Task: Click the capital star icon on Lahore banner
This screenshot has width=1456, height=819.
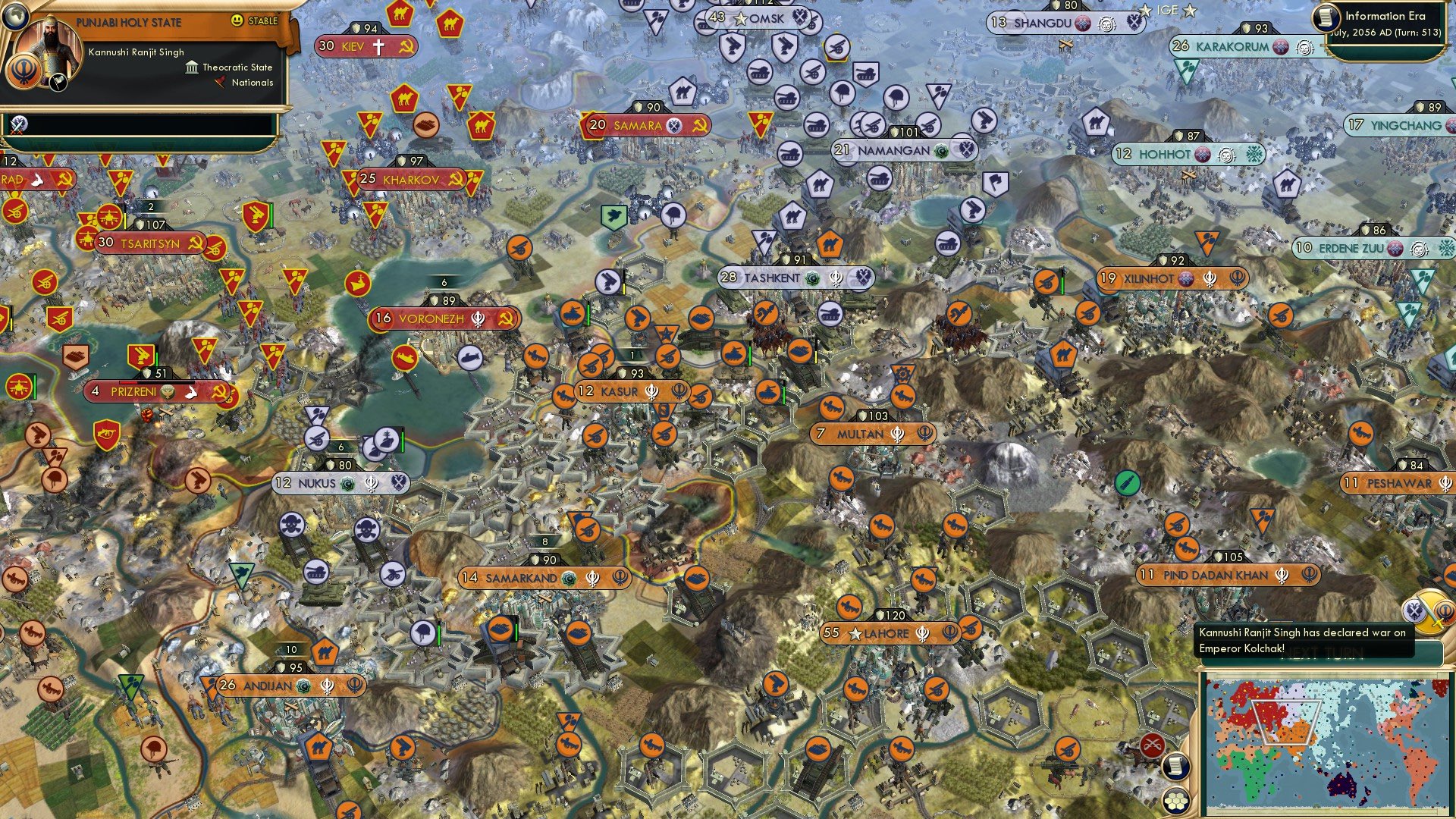Action: tap(857, 633)
